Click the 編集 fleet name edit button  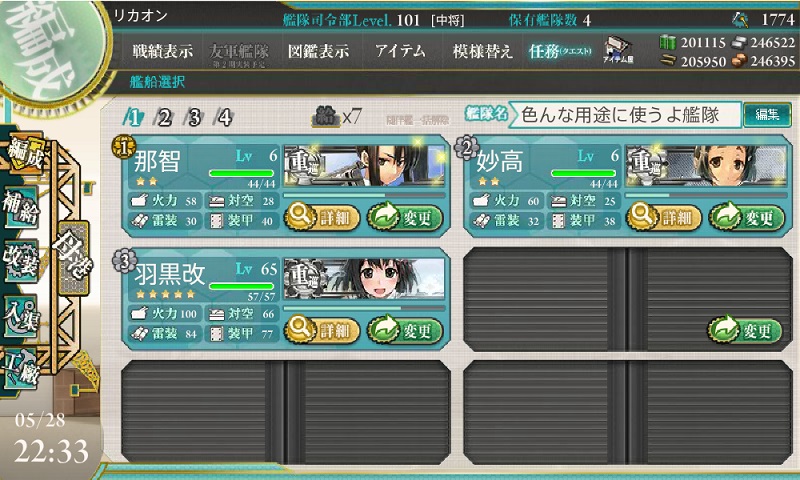pos(767,115)
